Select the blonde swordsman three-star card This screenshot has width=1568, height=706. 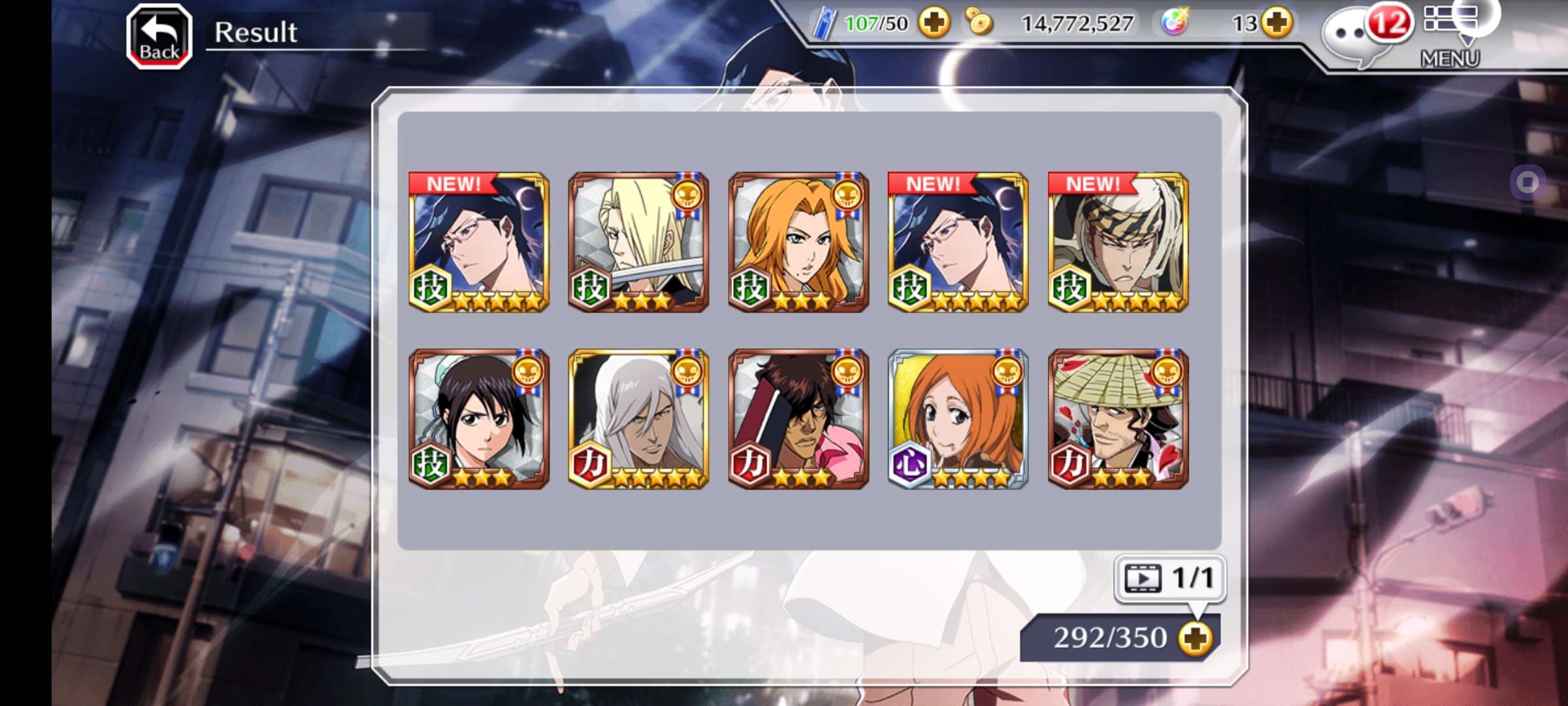pyautogui.click(x=638, y=242)
